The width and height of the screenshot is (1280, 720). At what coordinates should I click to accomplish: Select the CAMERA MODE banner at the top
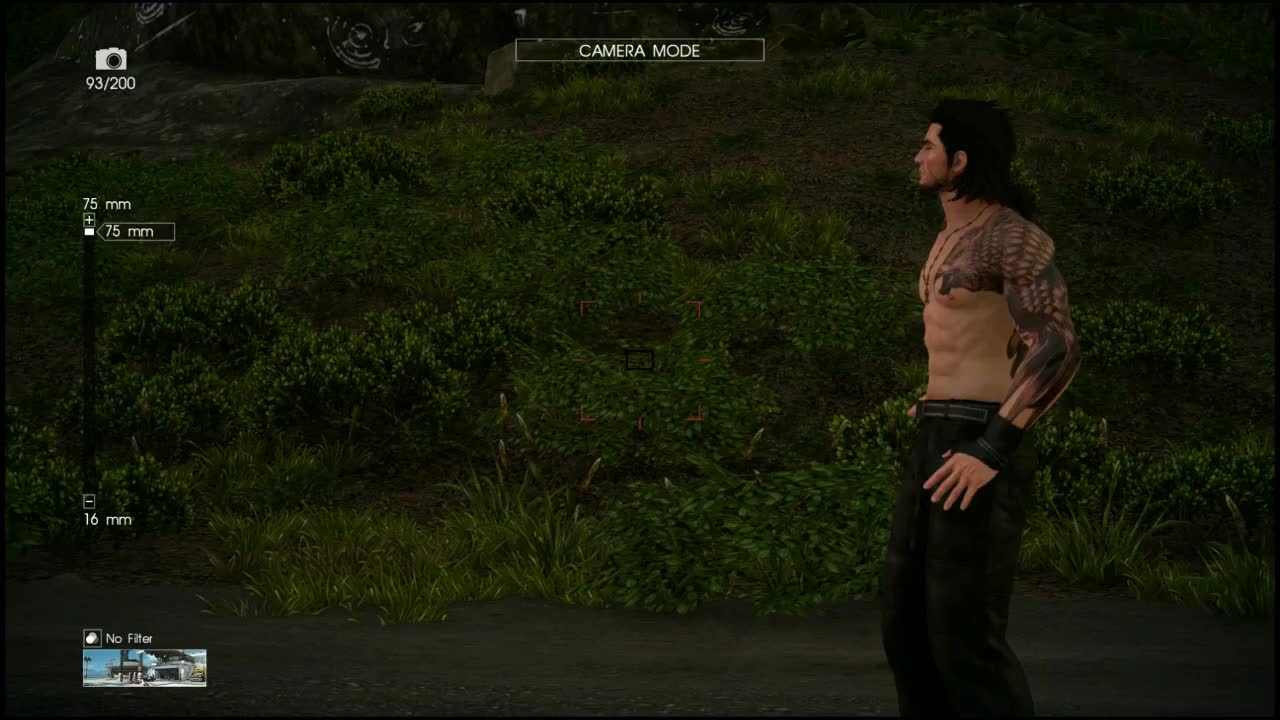(639, 50)
